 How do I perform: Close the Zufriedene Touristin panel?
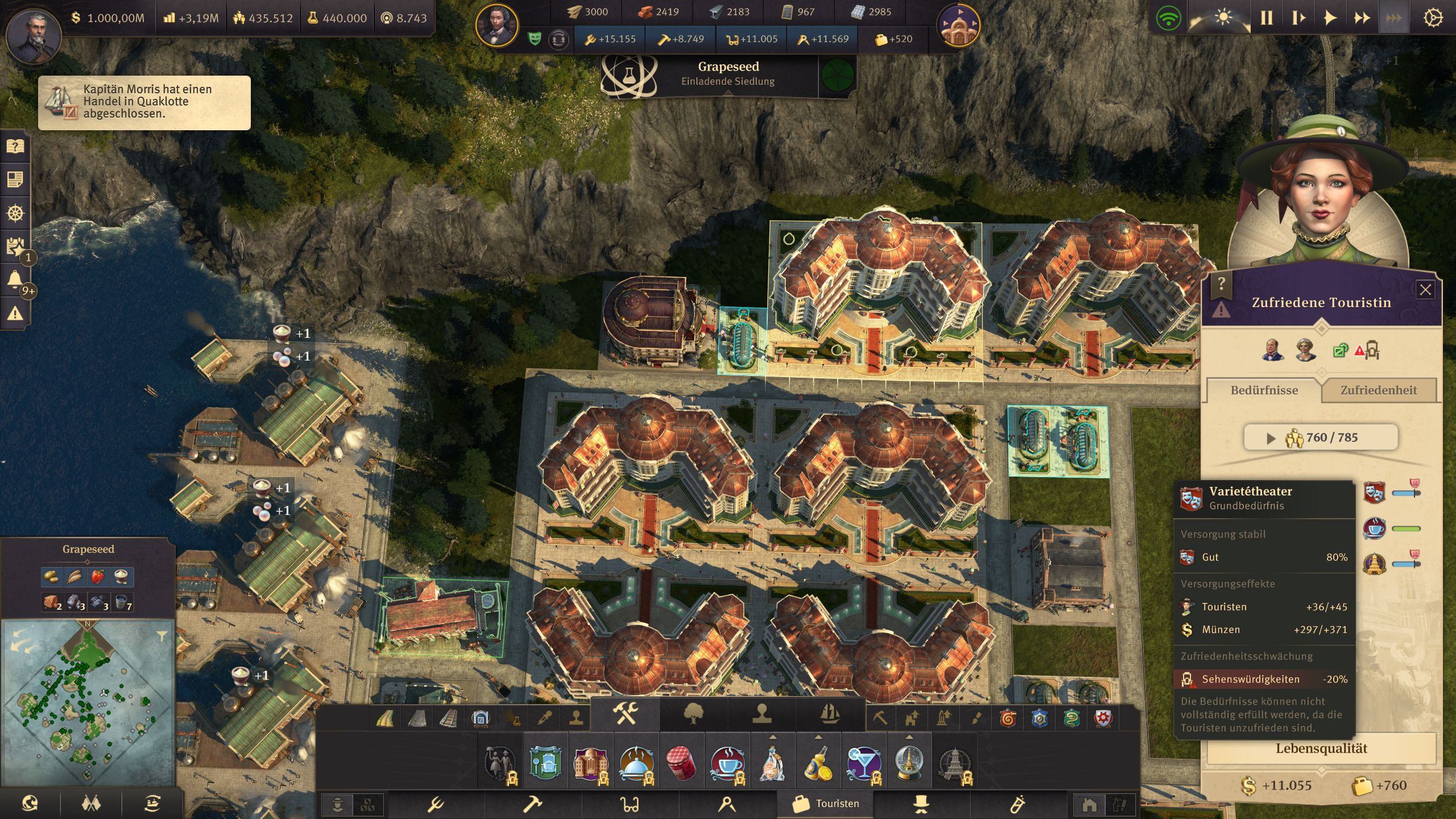point(1425,290)
